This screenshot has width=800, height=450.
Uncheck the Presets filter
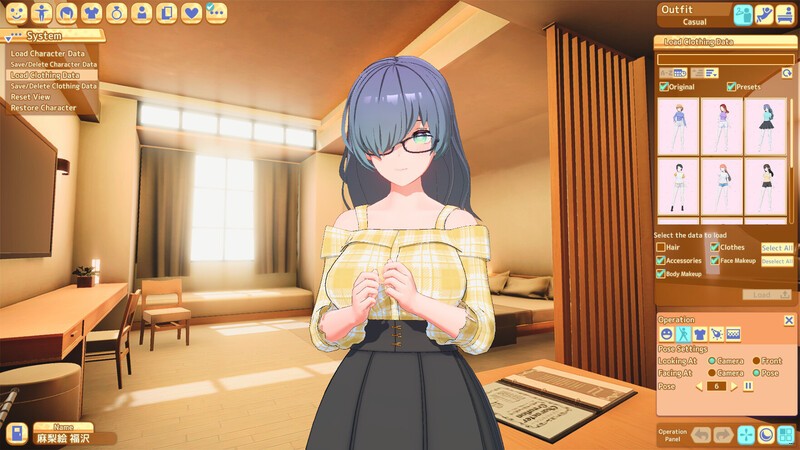(x=731, y=87)
